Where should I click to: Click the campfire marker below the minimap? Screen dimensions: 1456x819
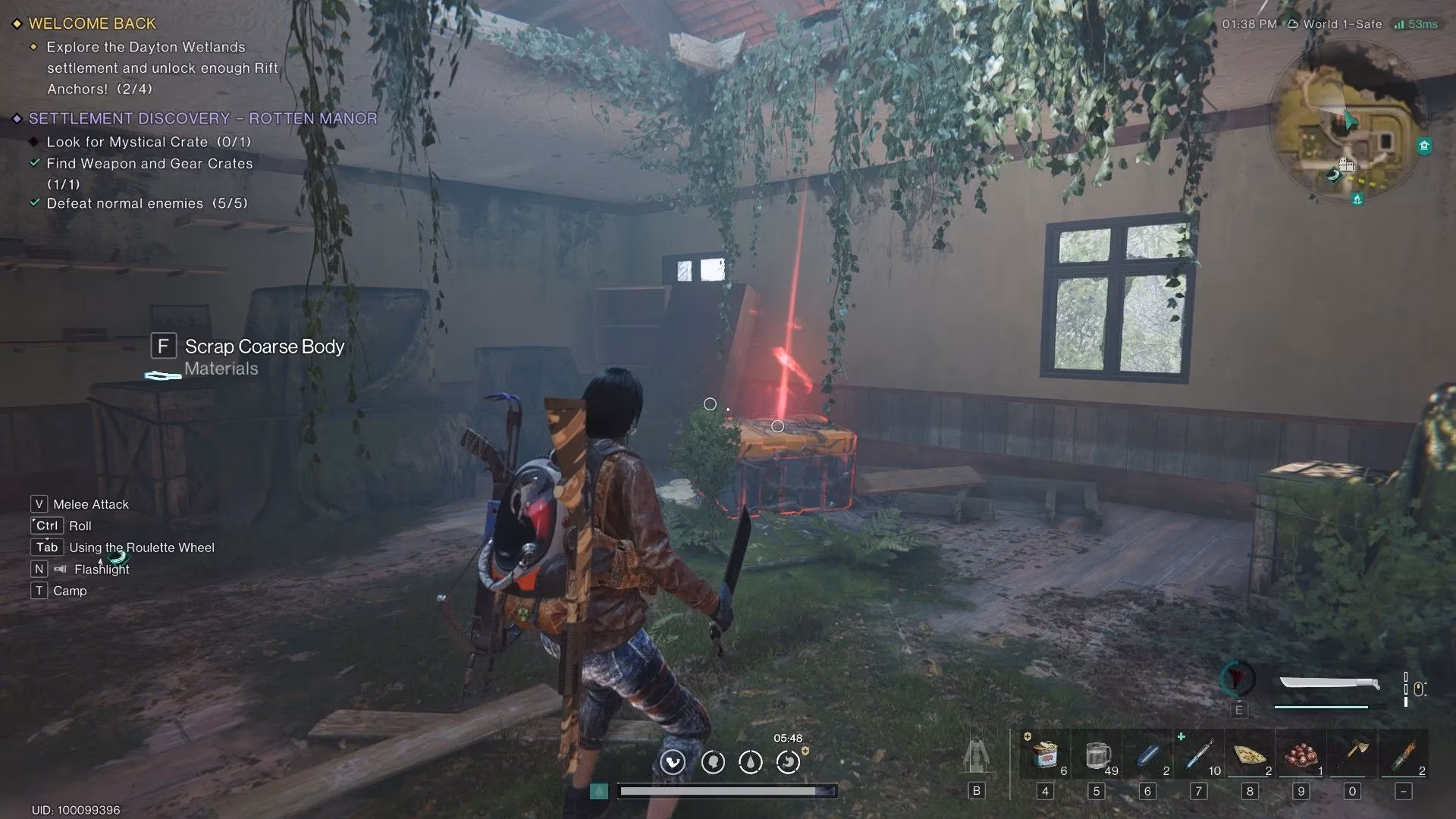click(1357, 199)
